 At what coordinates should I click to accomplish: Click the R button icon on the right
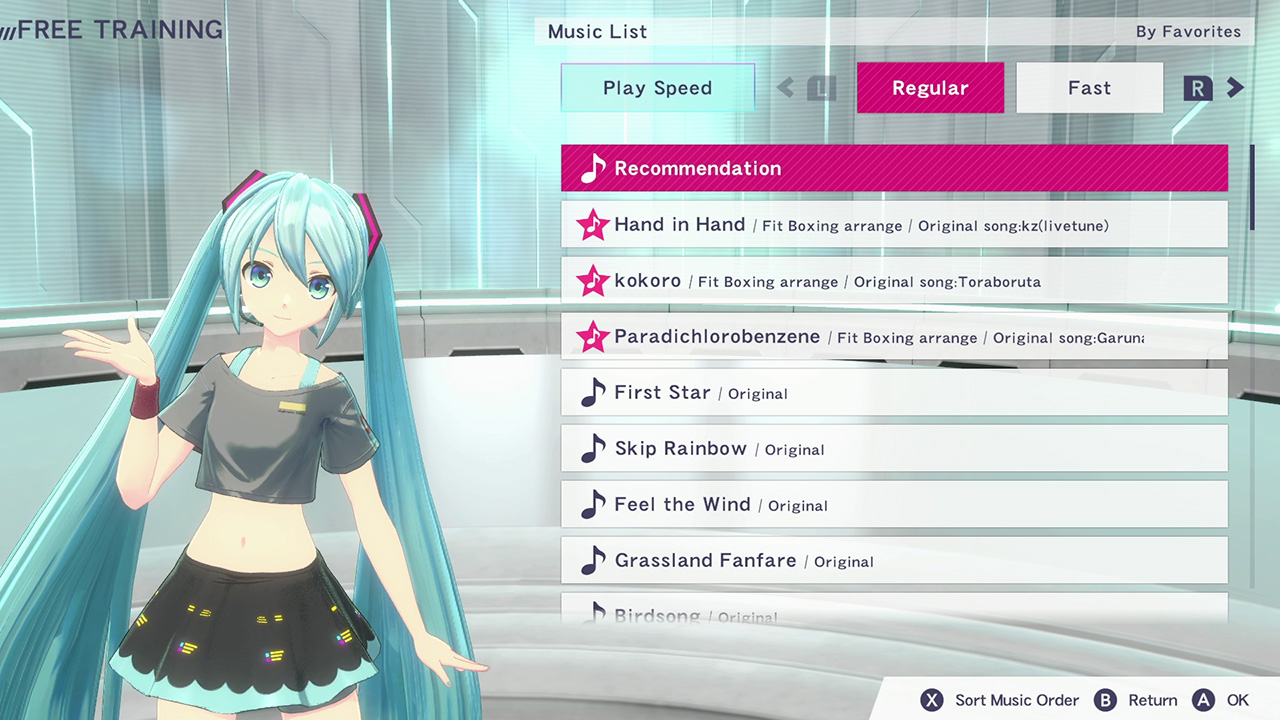[x=1197, y=88]
